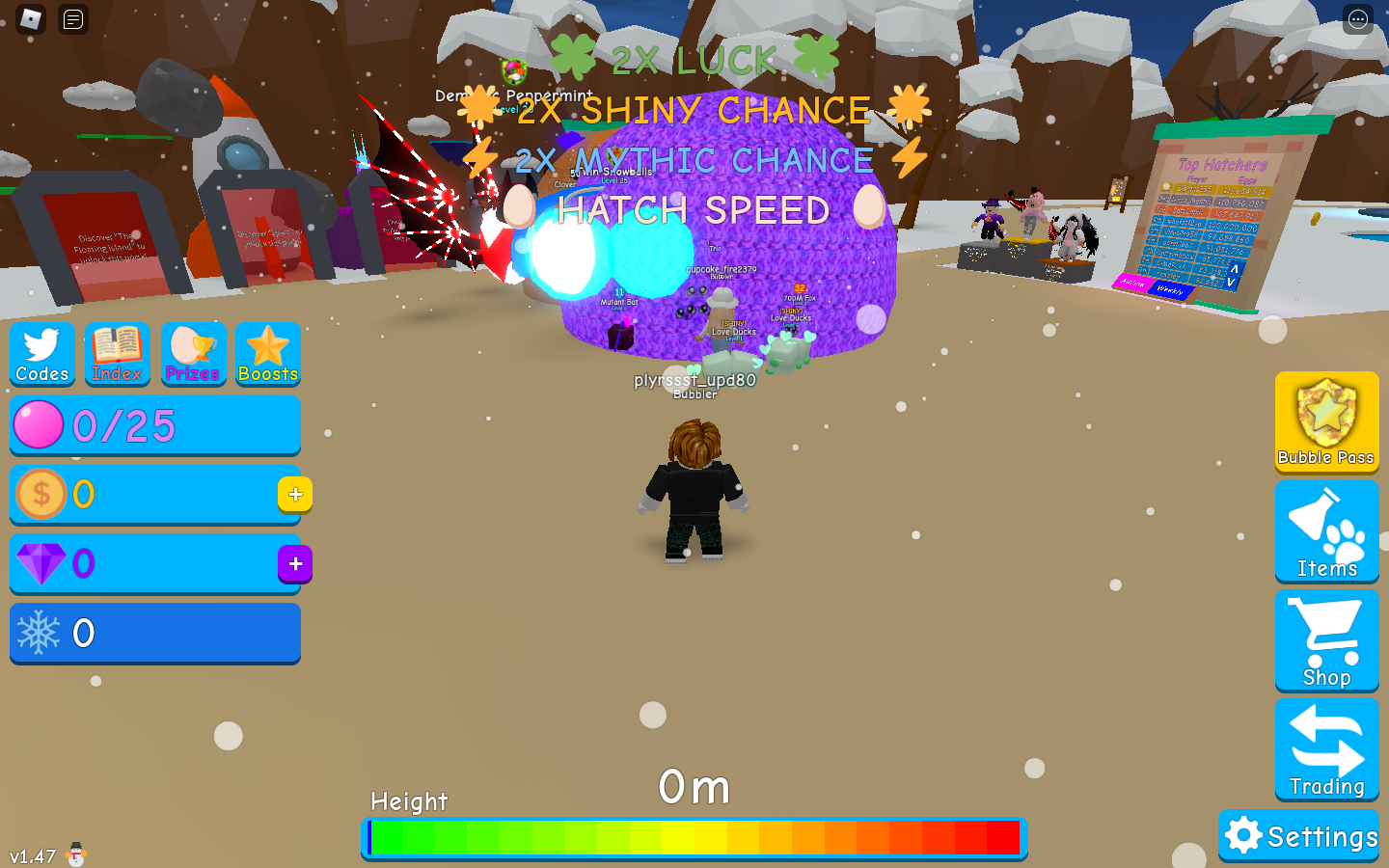Open the Bubble Pass golden shield icon
The width and height of the screenshot is (1389, 868).
coord(1326,422)
